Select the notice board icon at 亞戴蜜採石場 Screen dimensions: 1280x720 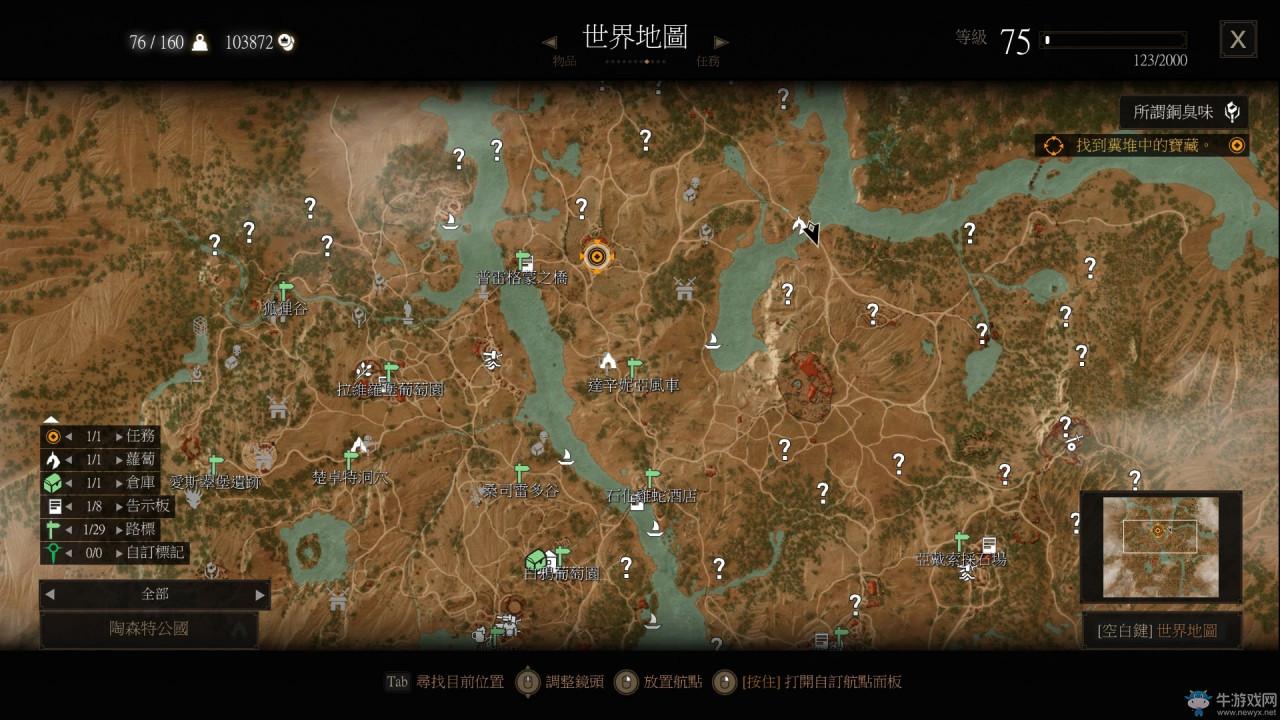(x=991, y=544)
